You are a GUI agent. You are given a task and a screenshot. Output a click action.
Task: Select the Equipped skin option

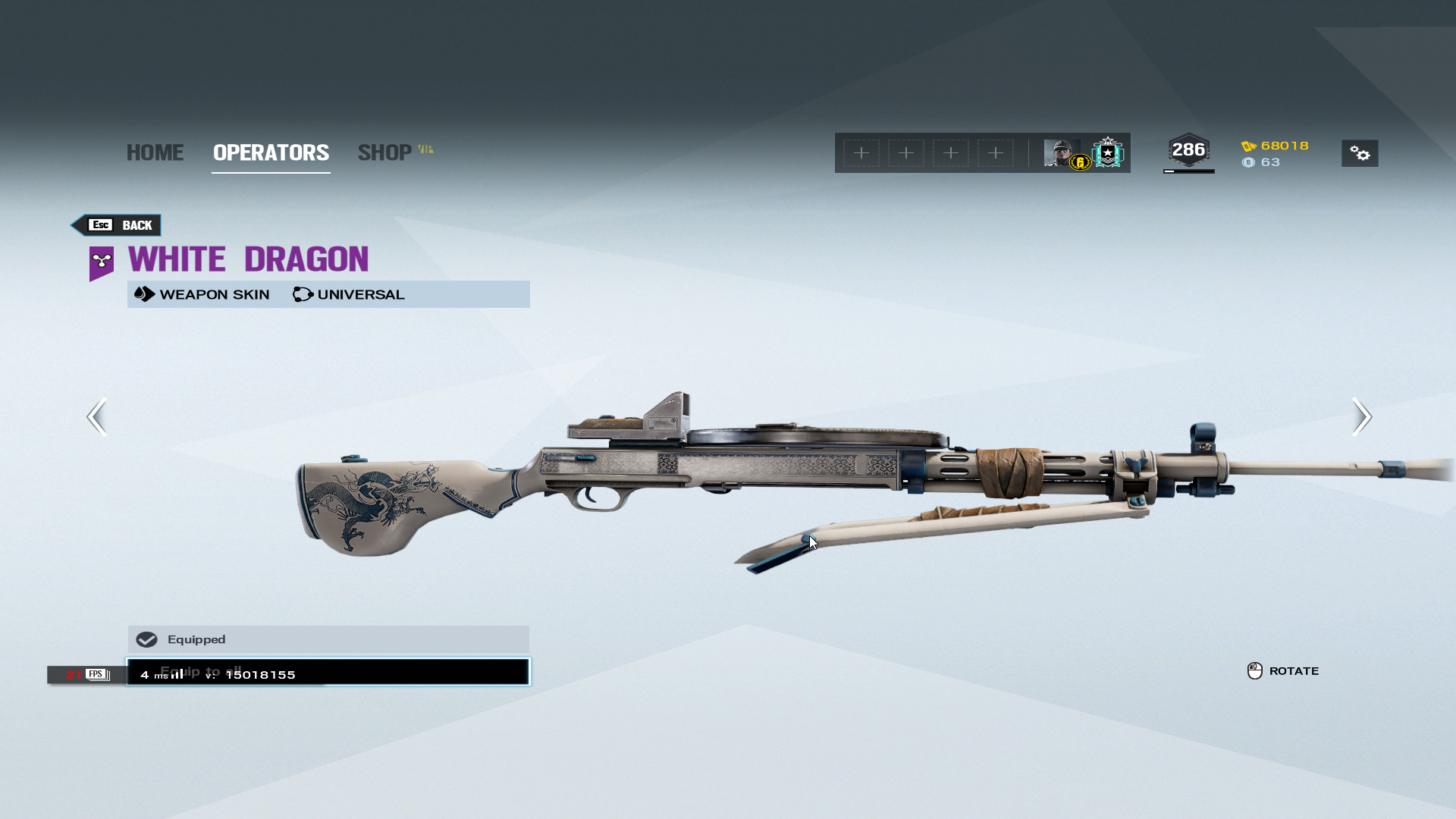click(x=328, y=639)
